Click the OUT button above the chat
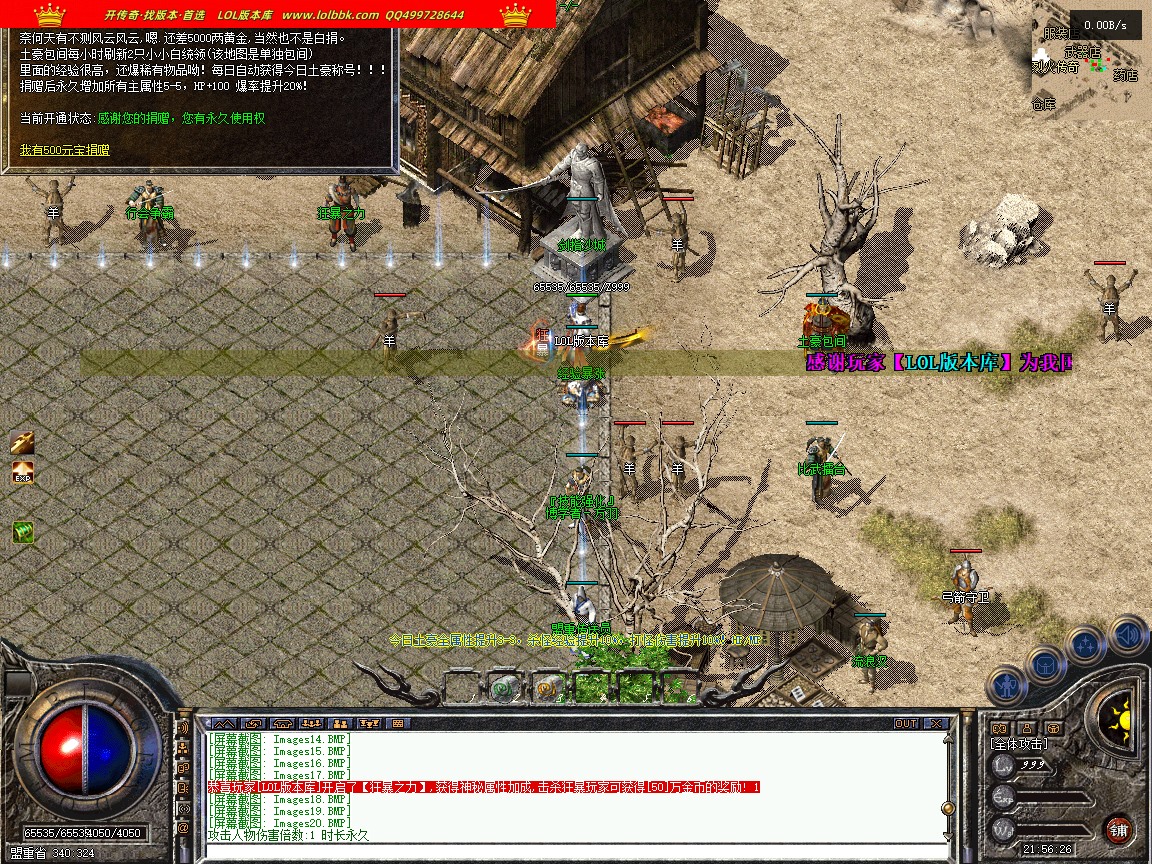1152x864 pixels. click(905, 723)
